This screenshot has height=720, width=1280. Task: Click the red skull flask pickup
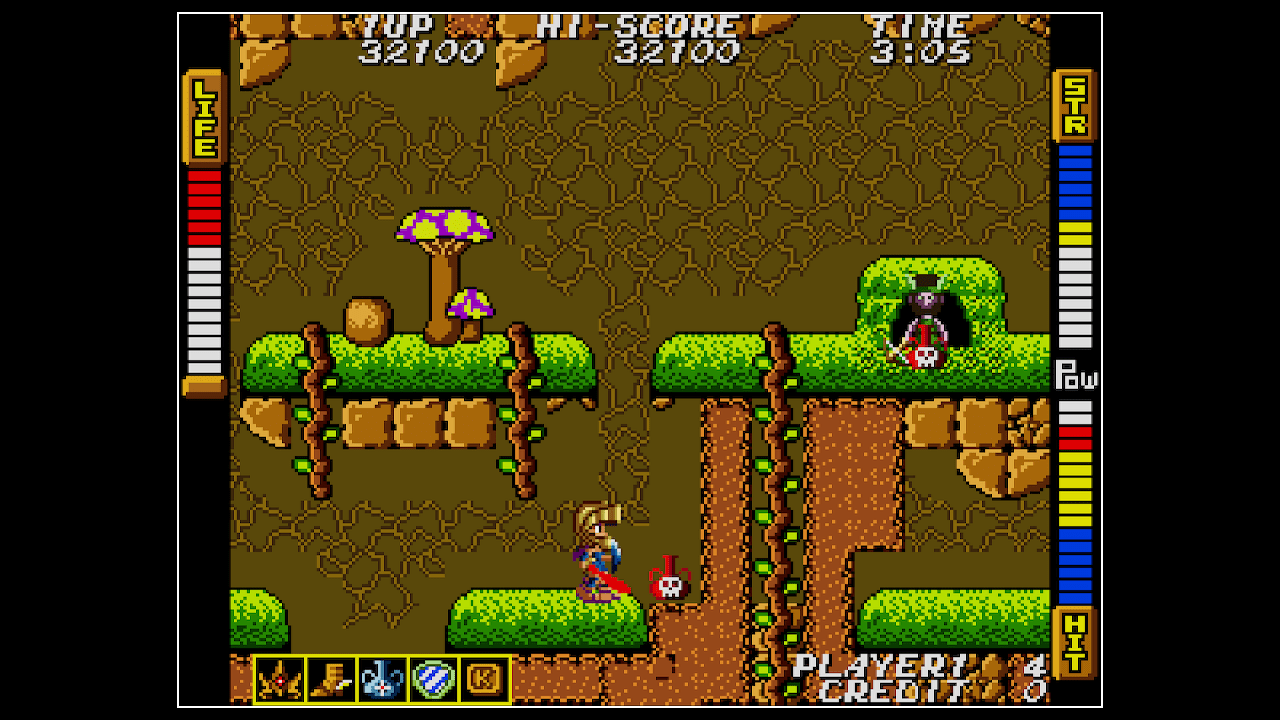tap(668, 578)
